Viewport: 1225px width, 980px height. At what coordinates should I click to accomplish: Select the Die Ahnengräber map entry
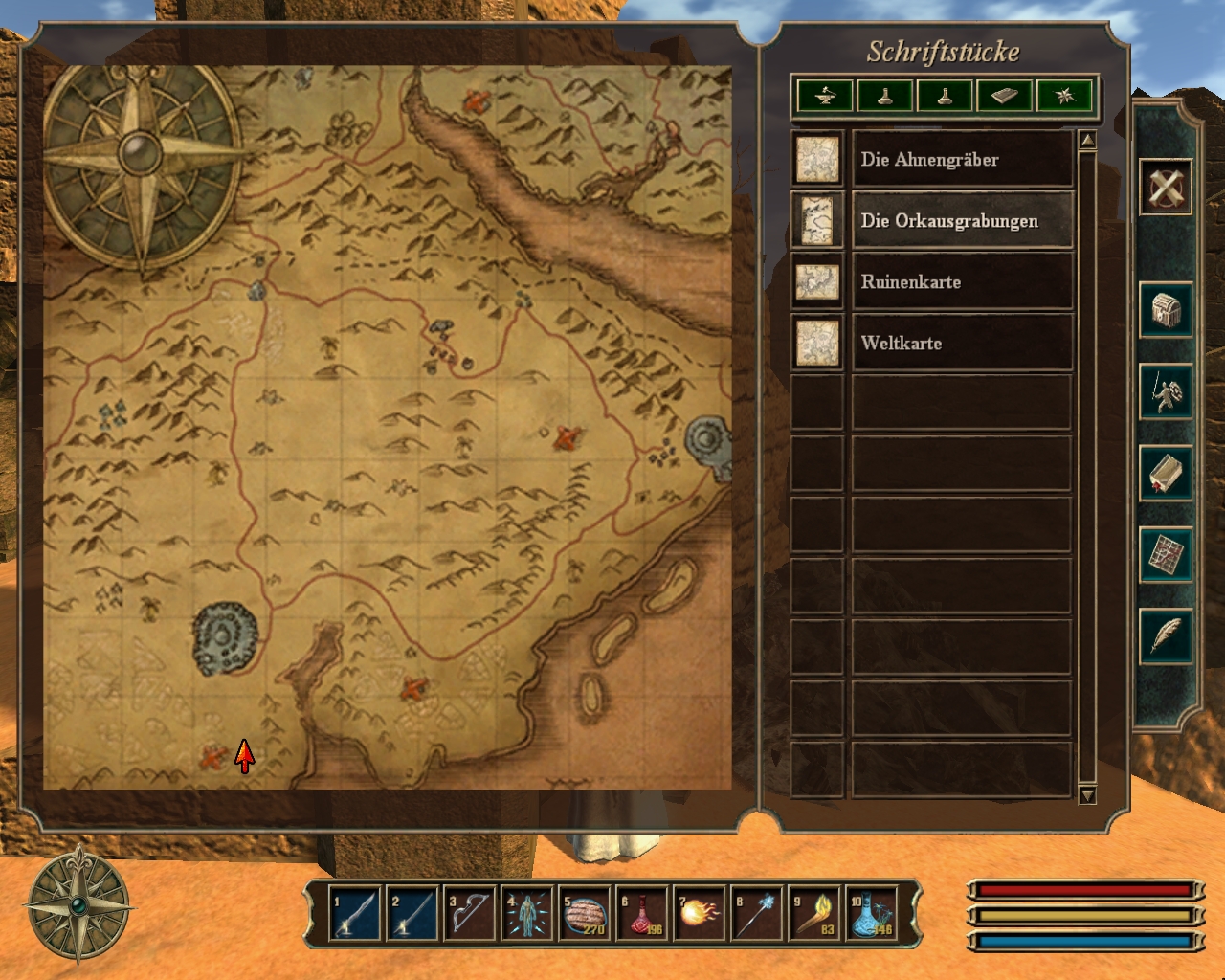click(961, 160)
